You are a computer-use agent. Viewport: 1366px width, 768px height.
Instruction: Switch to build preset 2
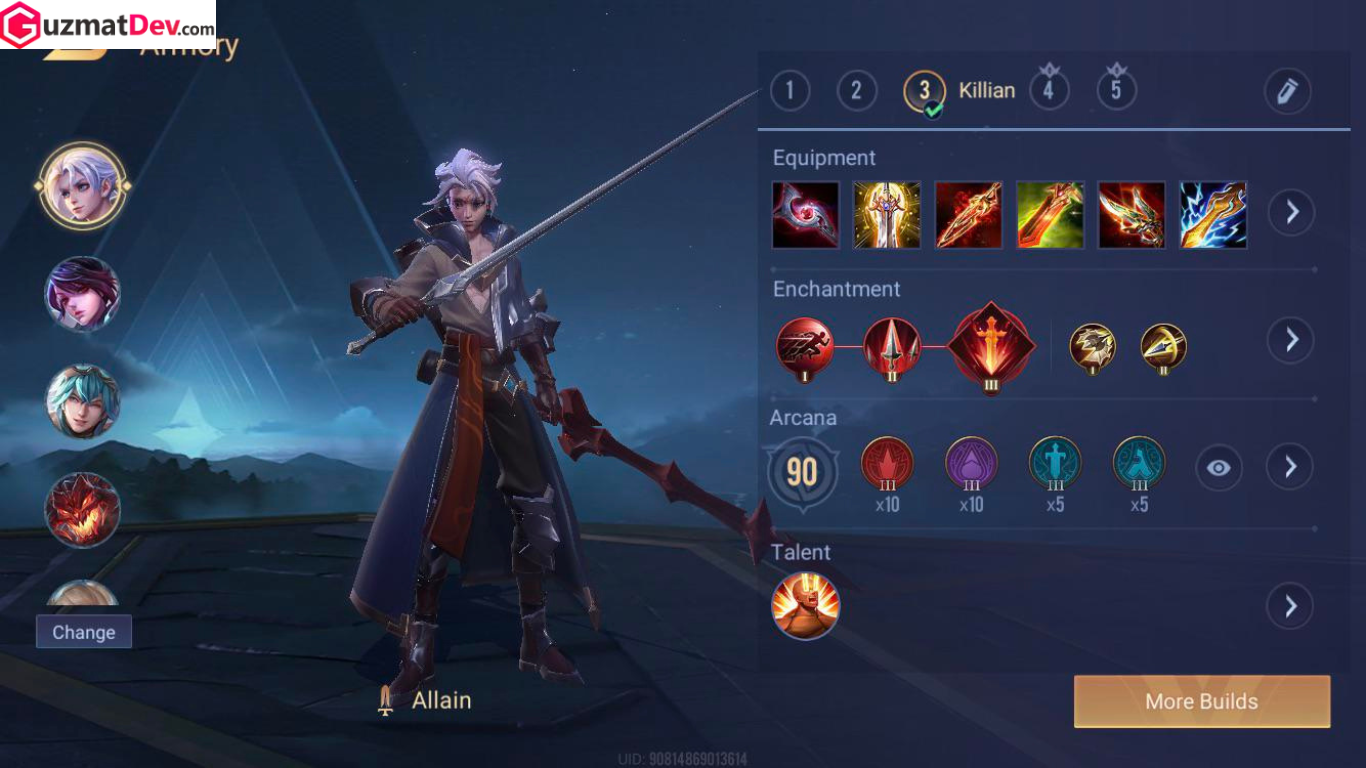point(856,91)
